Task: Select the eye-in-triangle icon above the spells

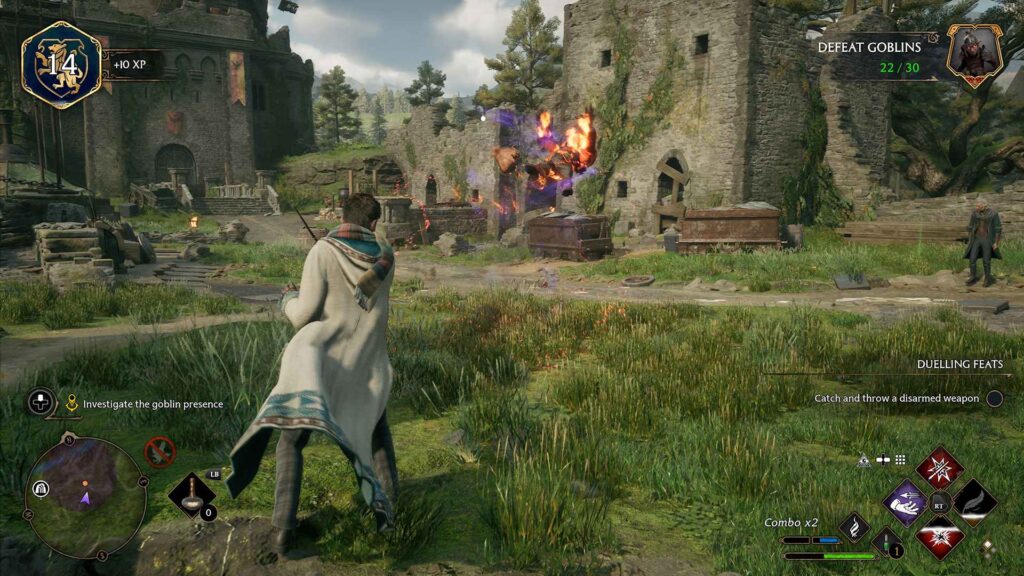Action: pos(864,460)
